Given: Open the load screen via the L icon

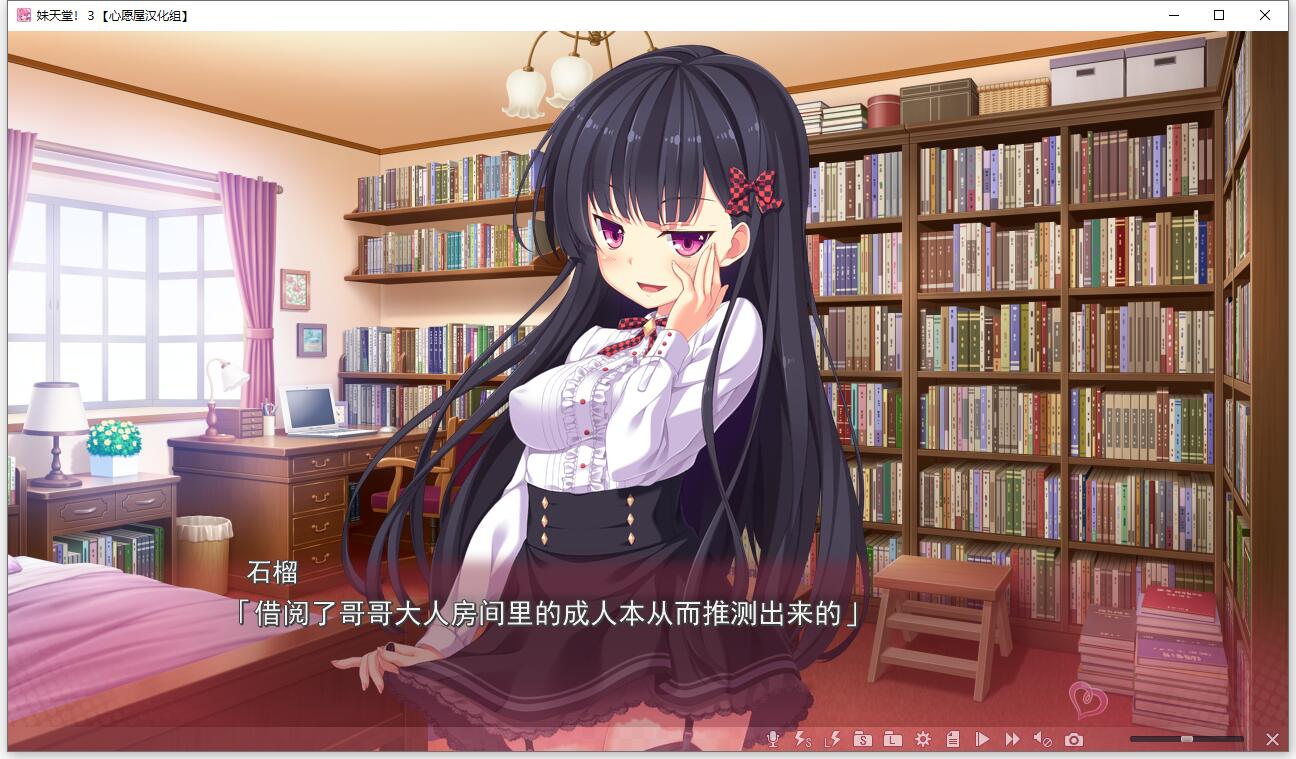Looking at the screenshot, I should (893, 740).
